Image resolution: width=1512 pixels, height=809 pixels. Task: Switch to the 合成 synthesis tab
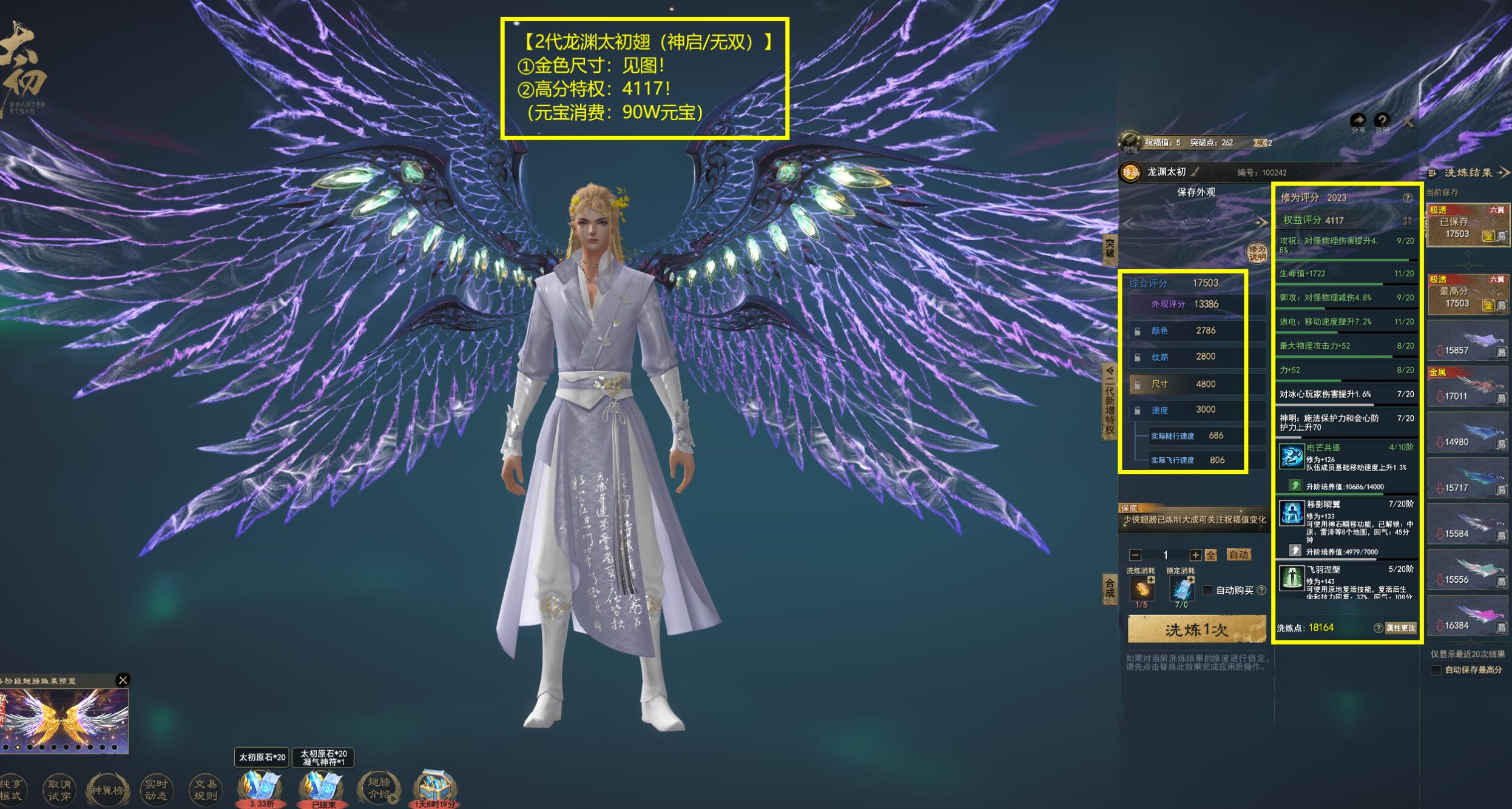point(1109,588)
